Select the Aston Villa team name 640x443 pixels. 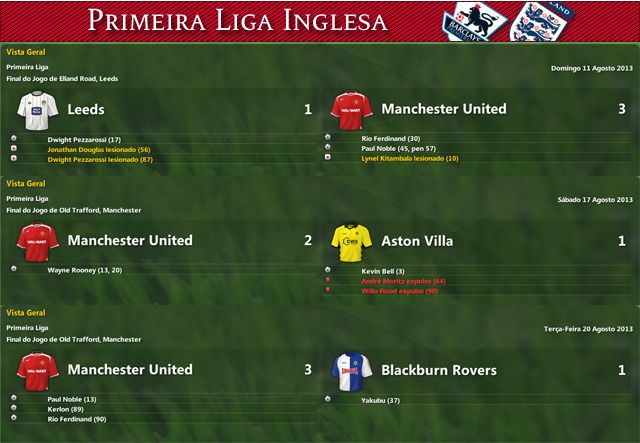417,241
